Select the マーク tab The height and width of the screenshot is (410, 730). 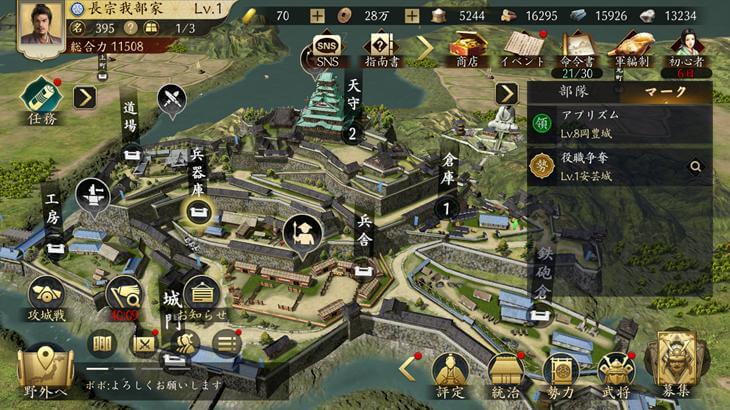(666, 92)
